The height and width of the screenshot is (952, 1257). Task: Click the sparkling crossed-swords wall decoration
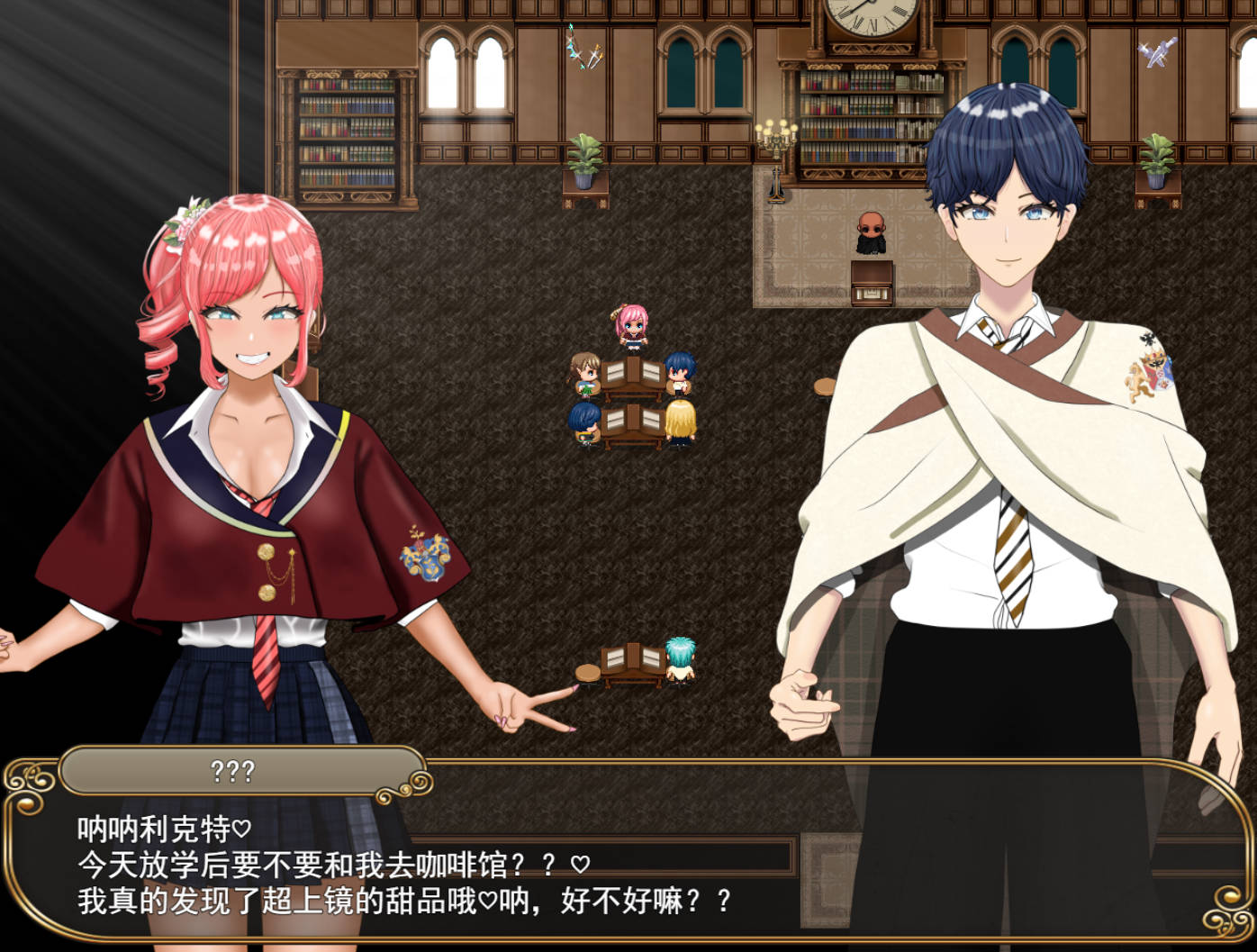click(x=582, y=50)
